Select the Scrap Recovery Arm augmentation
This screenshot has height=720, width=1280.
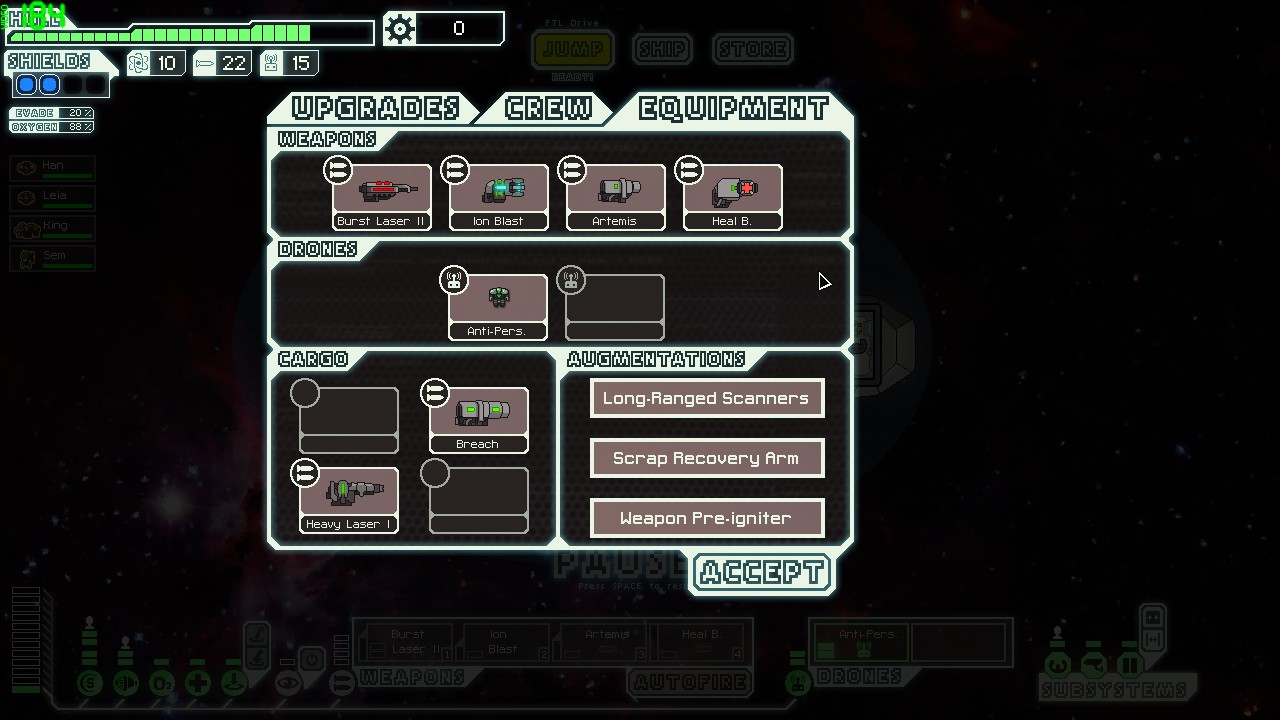706,458
